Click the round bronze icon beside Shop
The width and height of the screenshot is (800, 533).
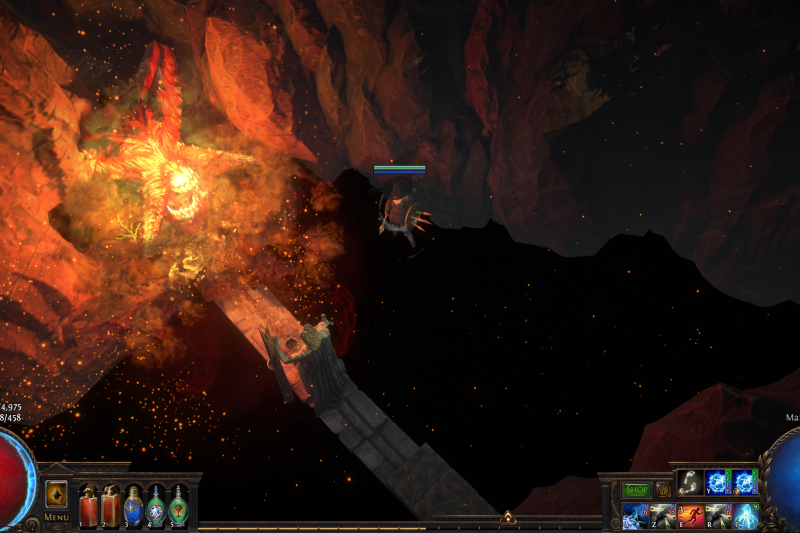662,490
